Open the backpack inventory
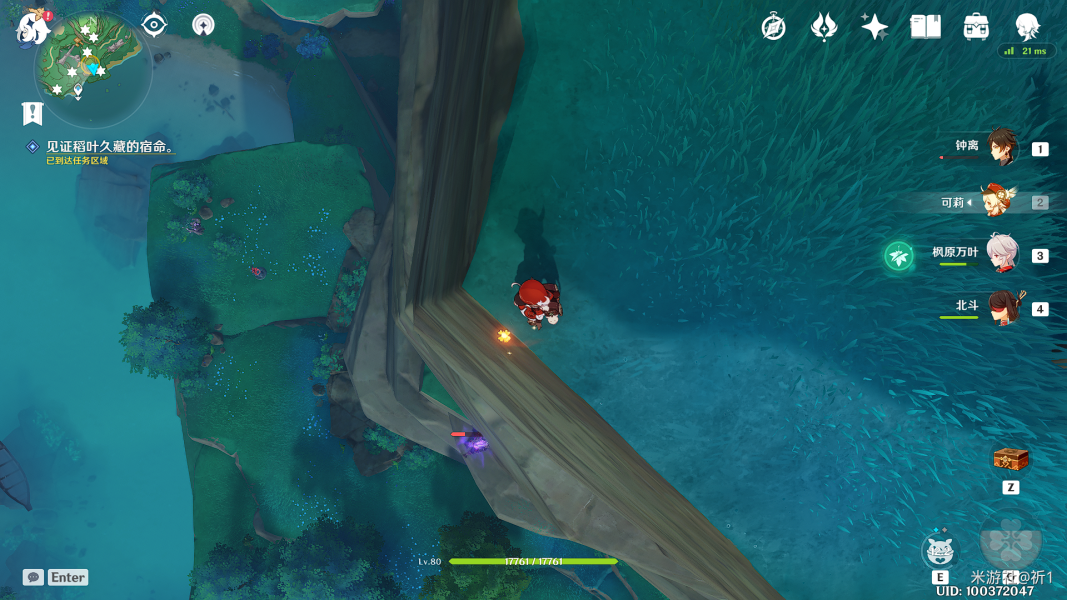The width and height of the screenshot is (1067, 600). pyautogui.click(x=976, y=27)
